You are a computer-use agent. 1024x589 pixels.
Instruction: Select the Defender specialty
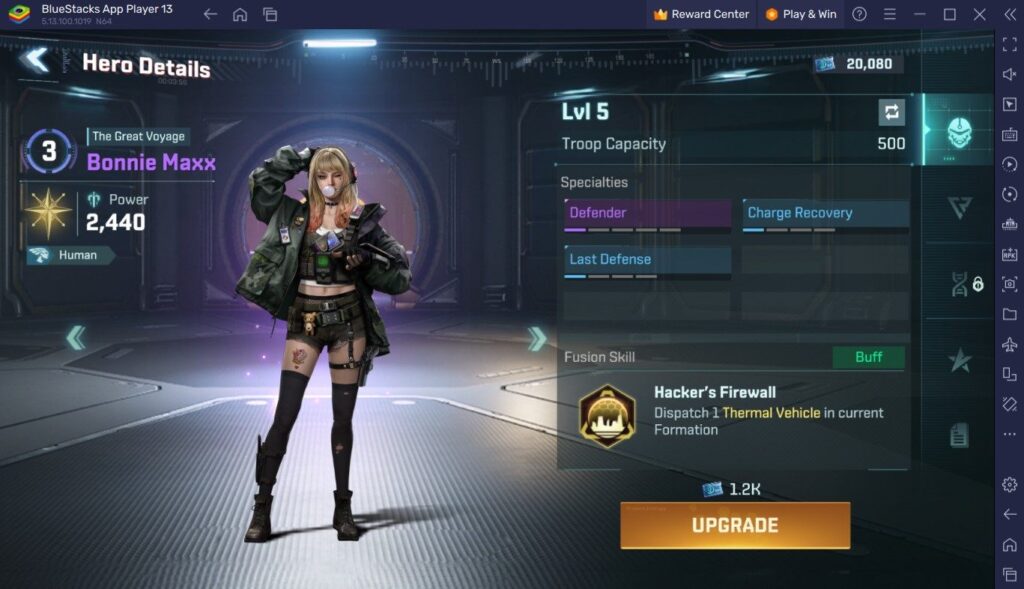point(647,214)
